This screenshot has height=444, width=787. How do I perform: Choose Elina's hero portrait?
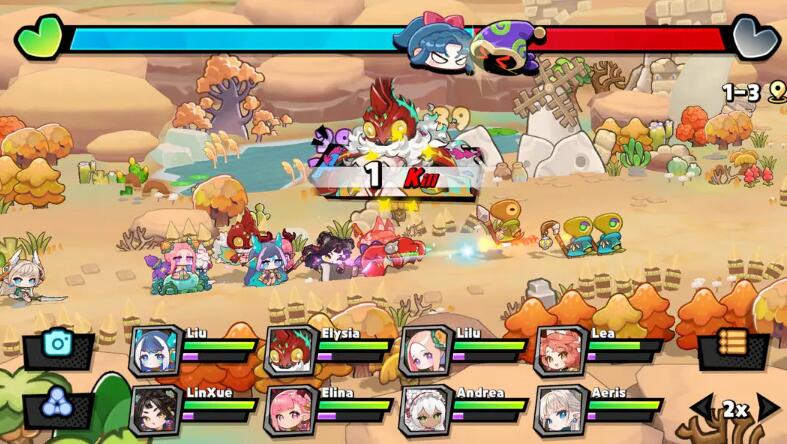[x=290, y=409]
